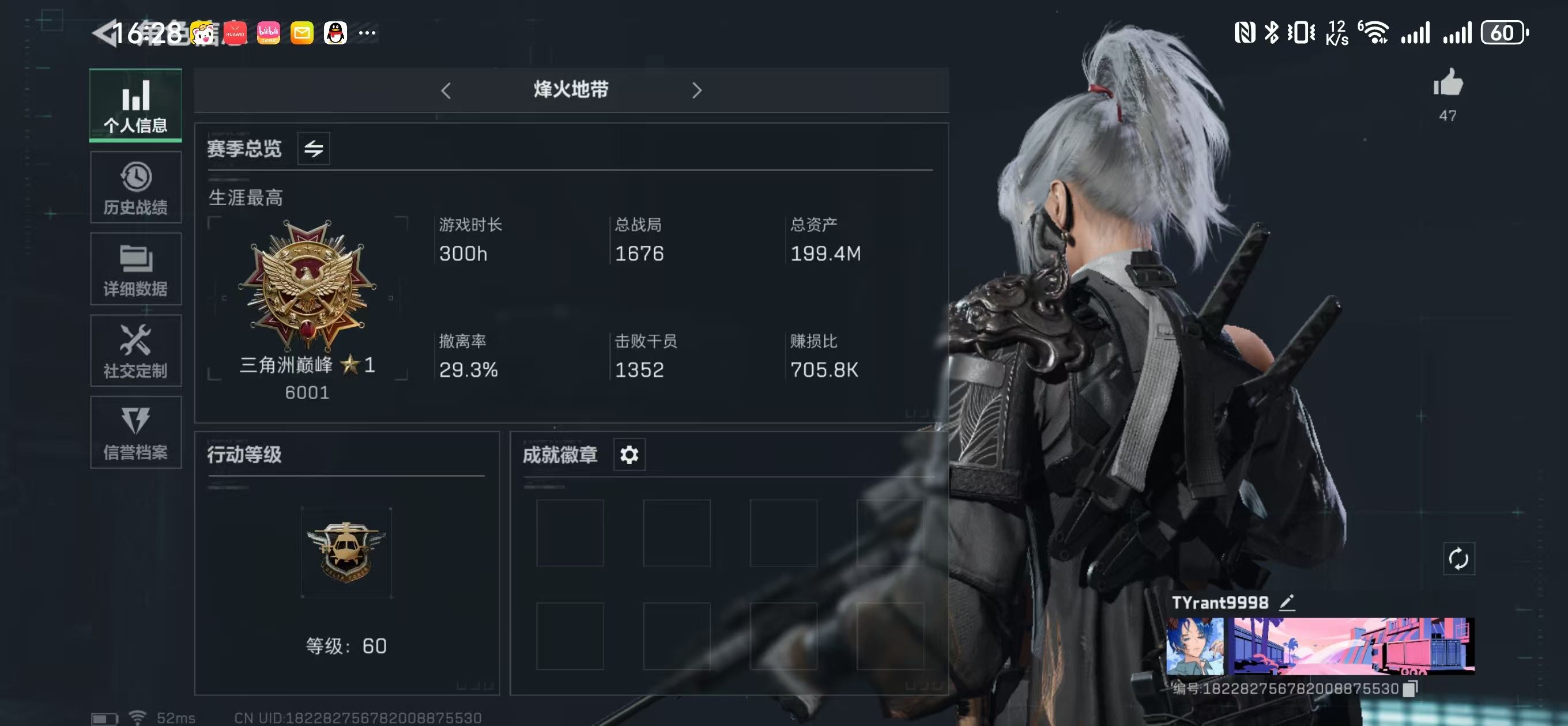The image size is (1568, 726).
Task: Edit the TYrant9998 player name
Action: (x=1286, y=603)
